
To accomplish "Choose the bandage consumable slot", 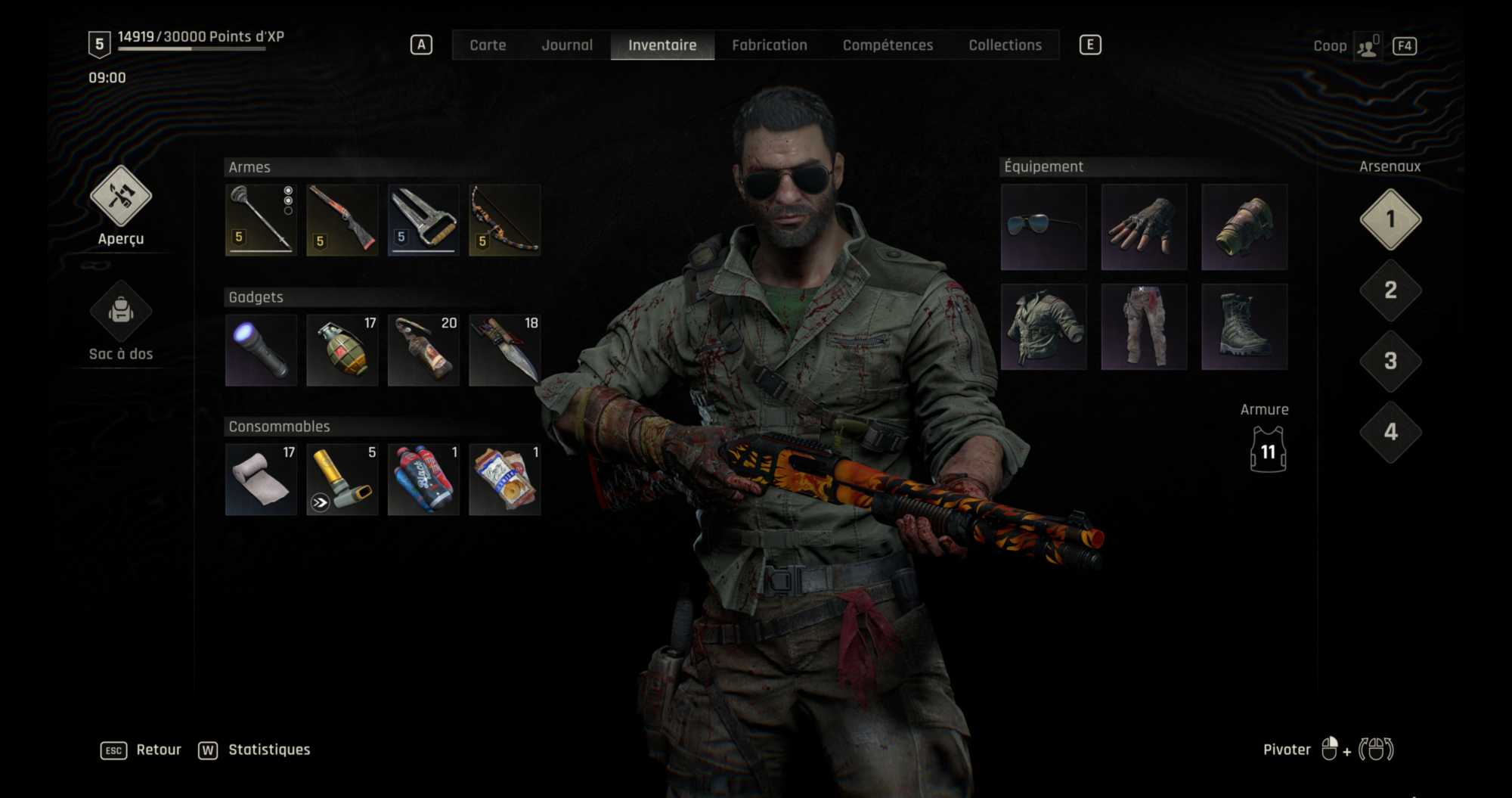I will [x=261, y=480].
